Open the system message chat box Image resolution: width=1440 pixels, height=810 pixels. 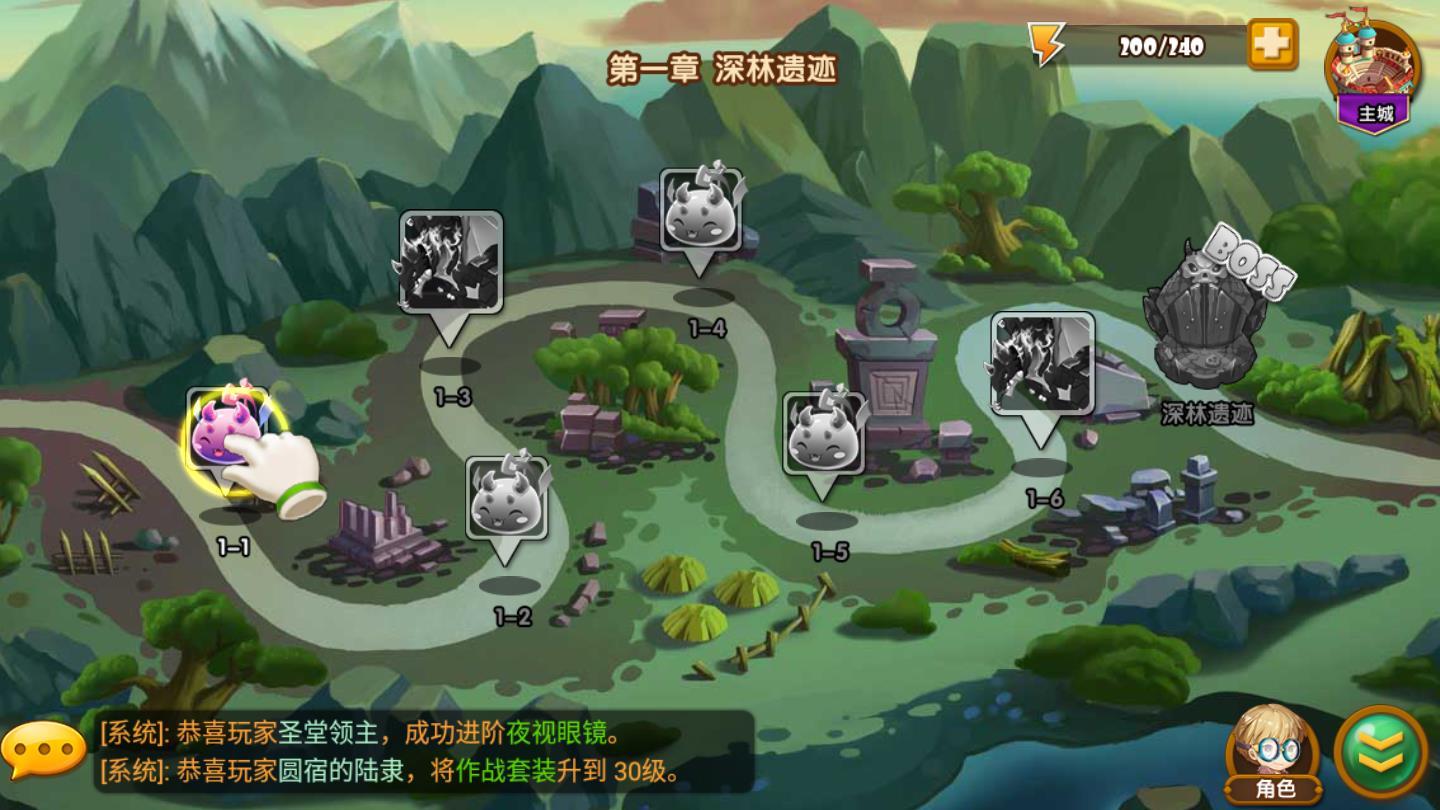(x=420, y=752)
